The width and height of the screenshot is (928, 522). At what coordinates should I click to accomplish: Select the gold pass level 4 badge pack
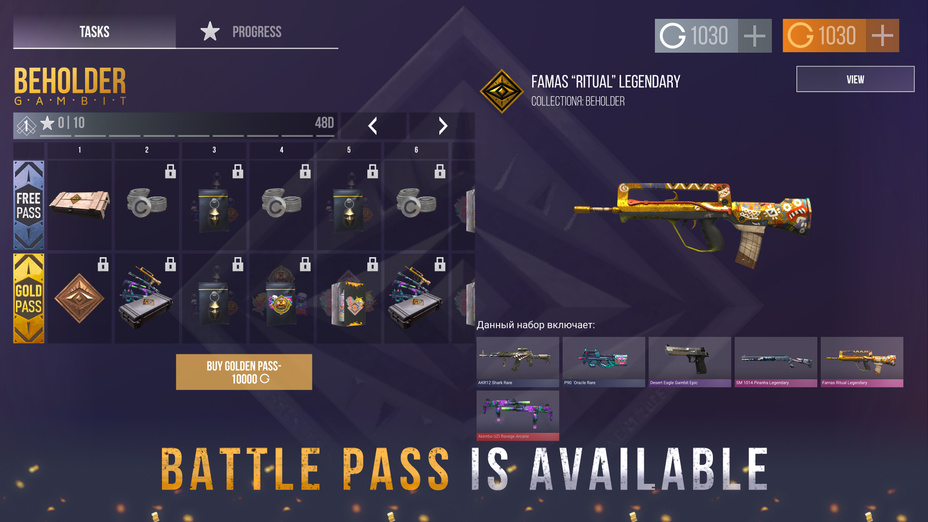coord(282,298)
